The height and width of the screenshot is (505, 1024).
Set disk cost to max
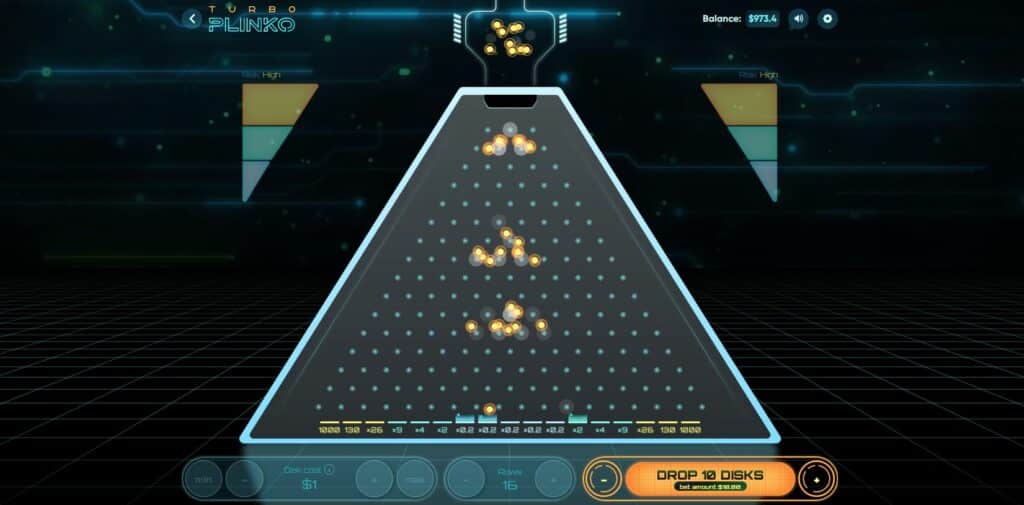[x=414, y=479]
